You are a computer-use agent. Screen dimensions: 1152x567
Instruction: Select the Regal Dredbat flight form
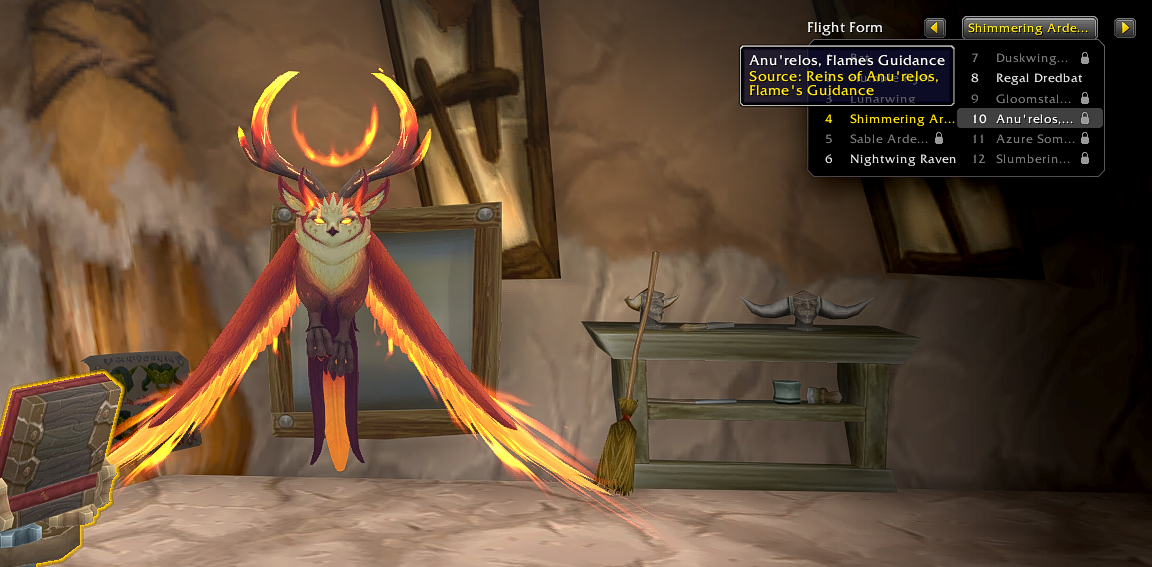1030,78
